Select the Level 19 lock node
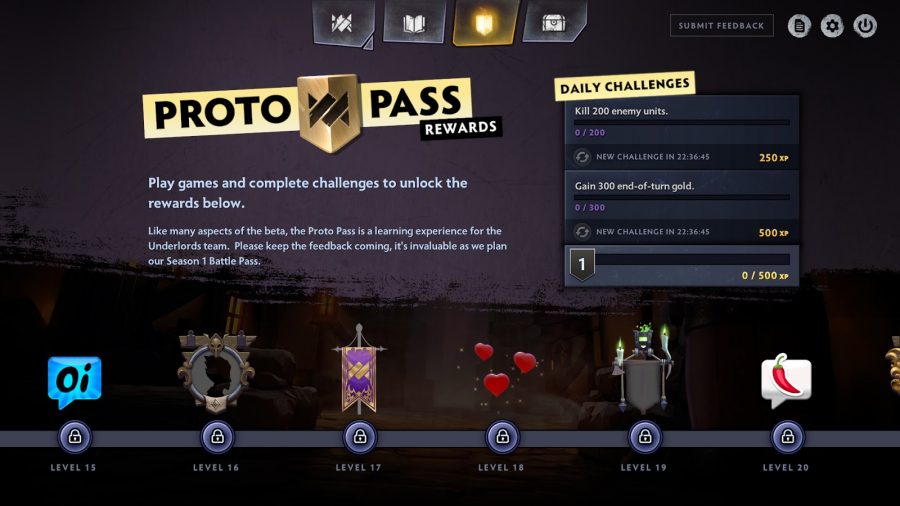This screenshot has width=900, height=506. coord(644,437)
